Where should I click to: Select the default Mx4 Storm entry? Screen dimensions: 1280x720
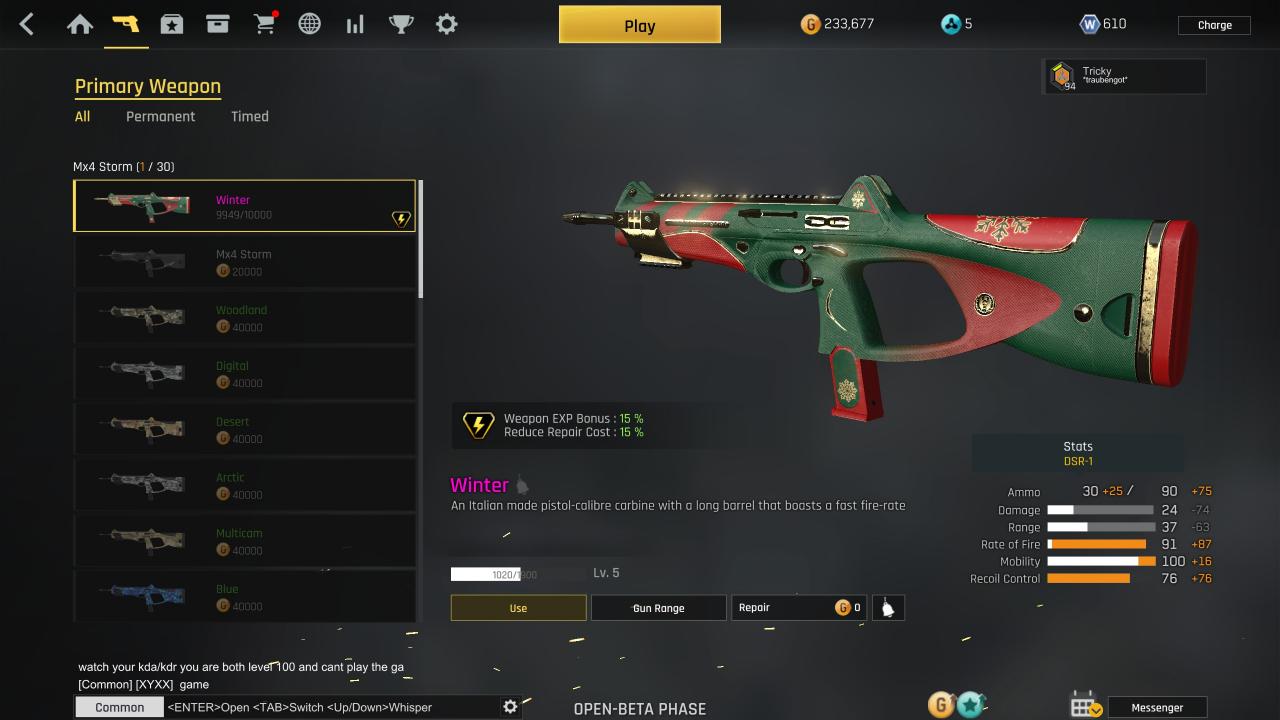coord(244,262)
